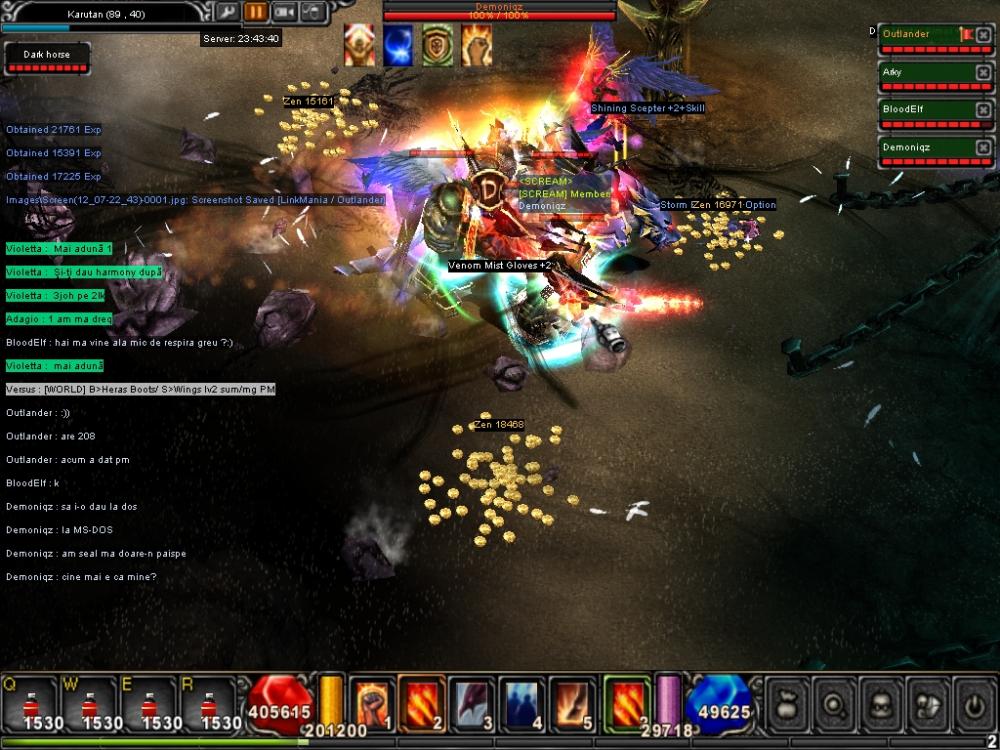Remove Arky from the party
Screen dimensions: 1000x750
[x=983, y=73]
